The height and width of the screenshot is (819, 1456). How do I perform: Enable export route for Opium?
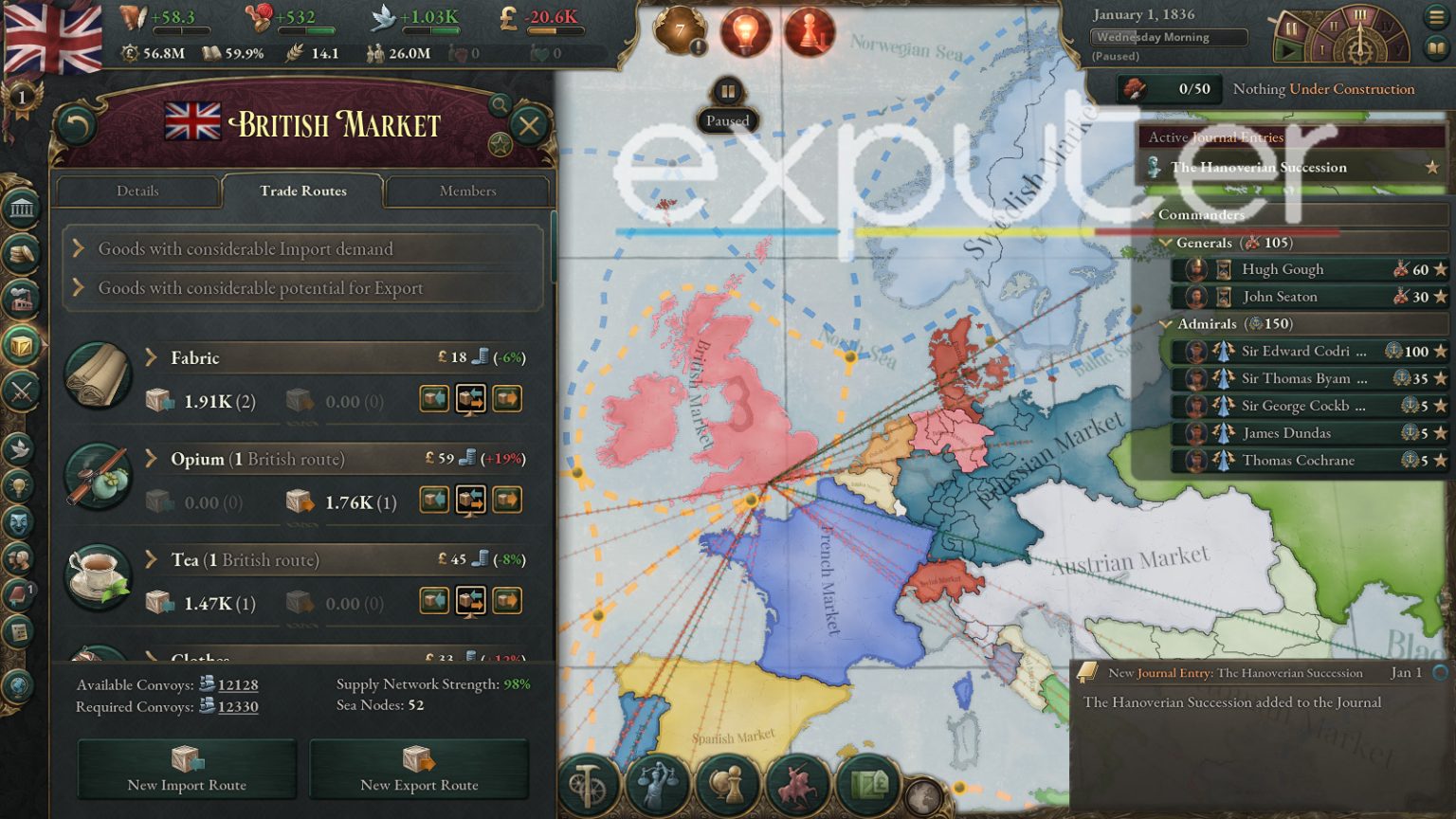(508, 500)
